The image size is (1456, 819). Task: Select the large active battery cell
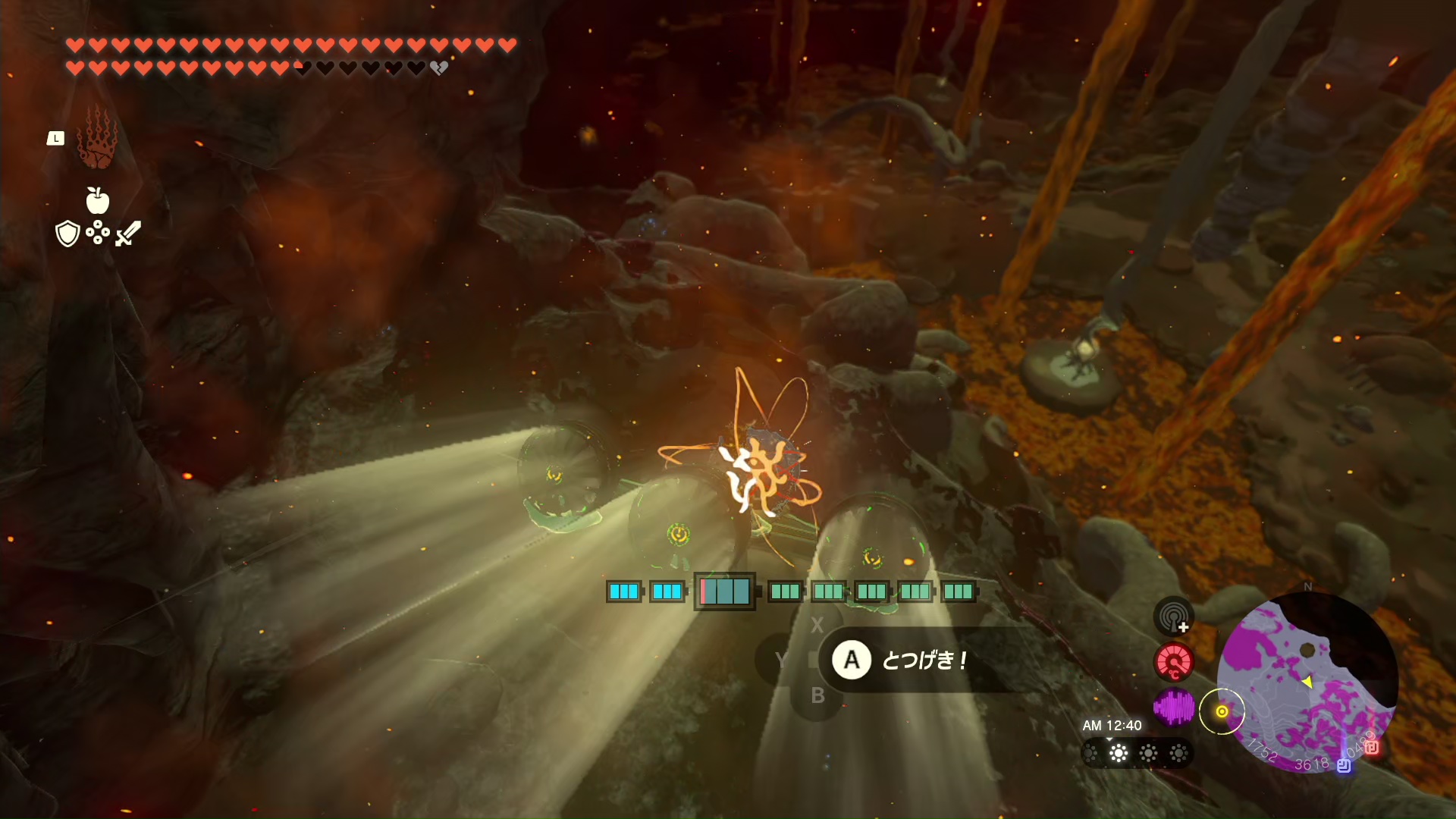point(725,591)
